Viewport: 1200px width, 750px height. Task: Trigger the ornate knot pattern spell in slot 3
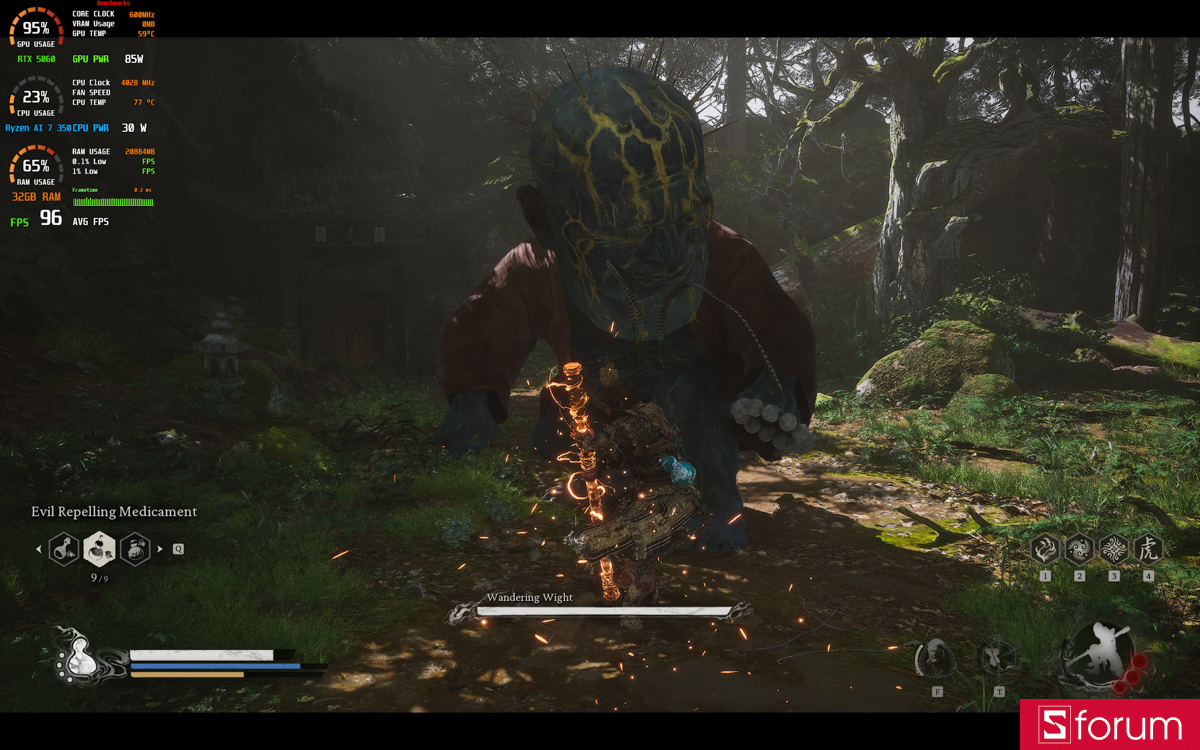[1113, 548]
